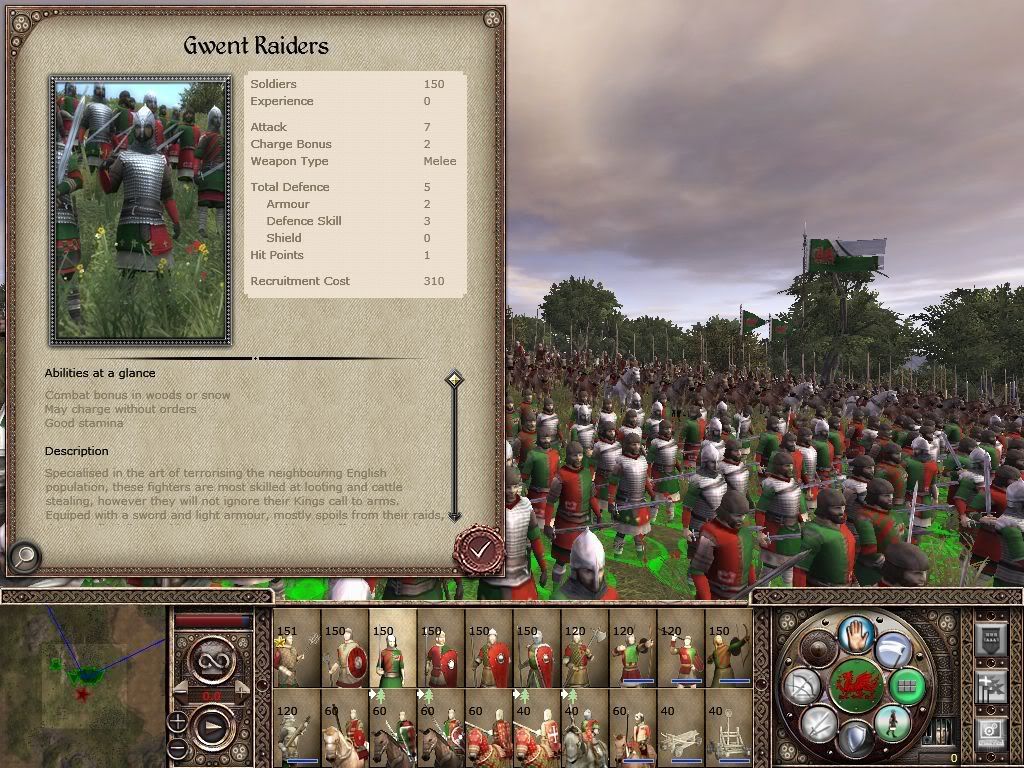Zoom in the minimap with the plus button
The image size is (1024, 768).
(178, 721)
